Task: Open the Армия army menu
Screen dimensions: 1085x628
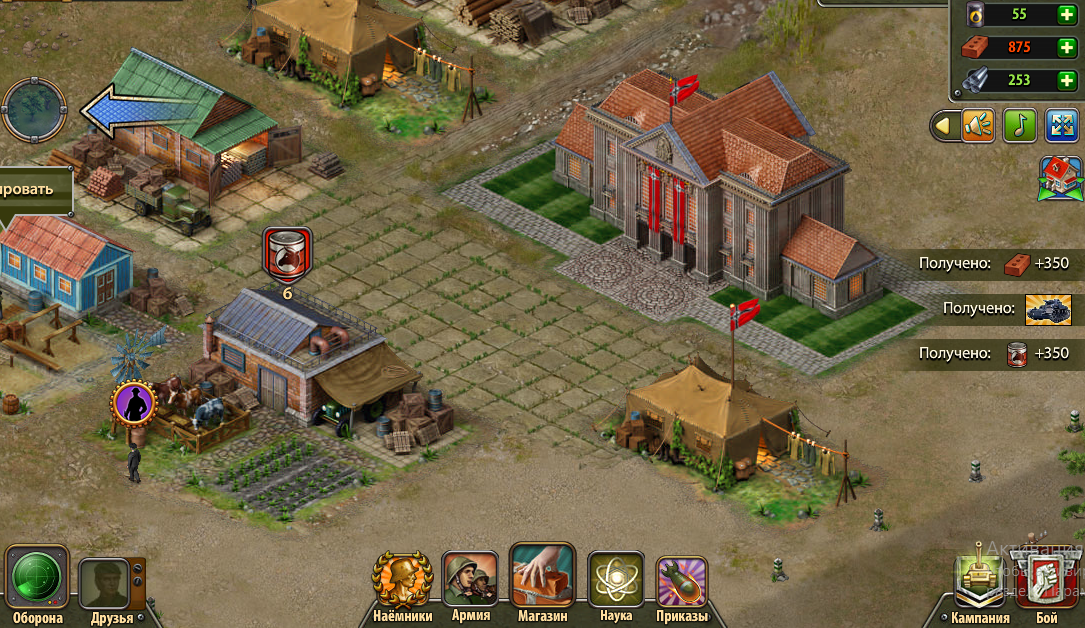Action: [470, 579]
